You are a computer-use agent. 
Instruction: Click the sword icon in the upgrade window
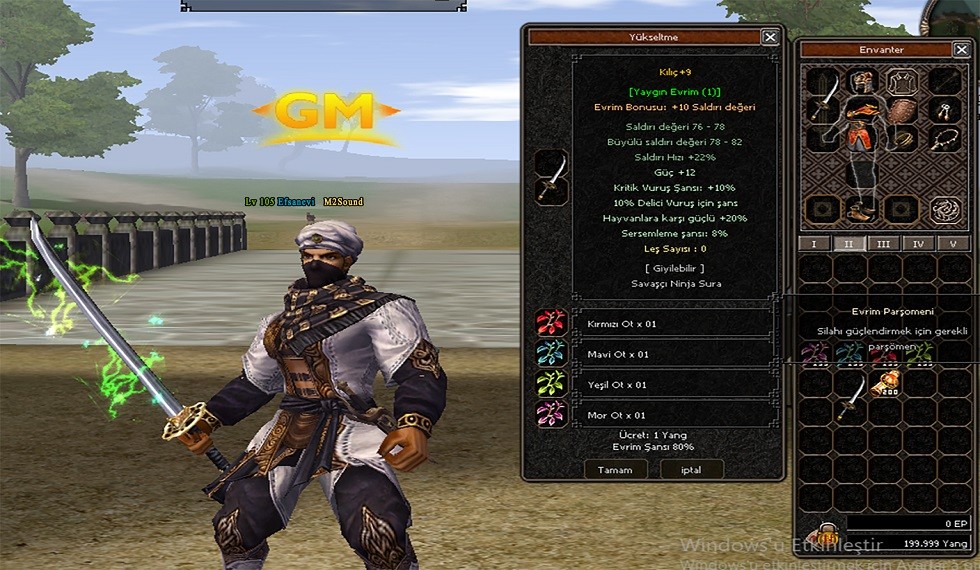point(550,176)
